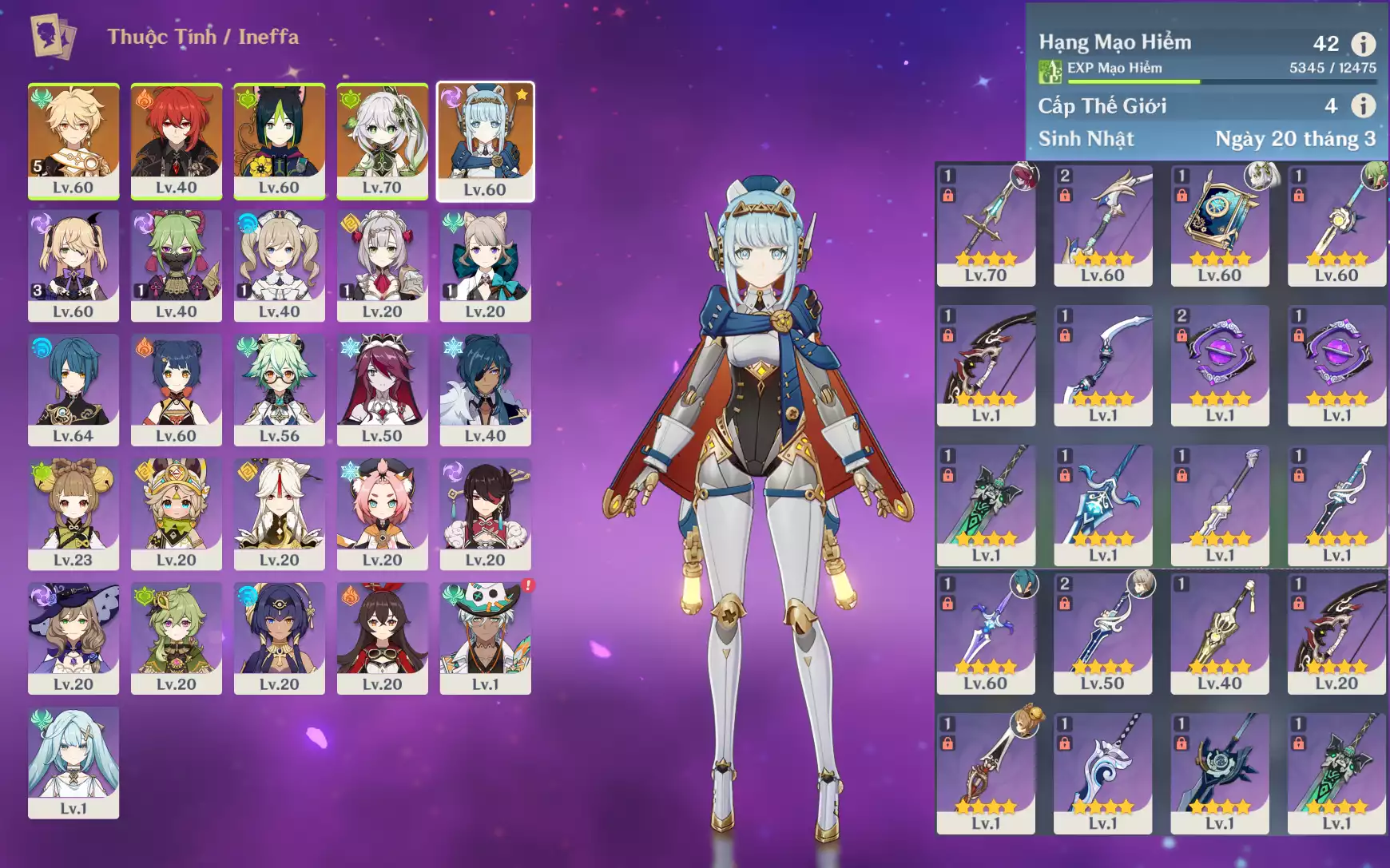Click the info icon beside Hạng Mạo Hiểm
Viewport: 1390px width, 868px height.
point(1363,44)
